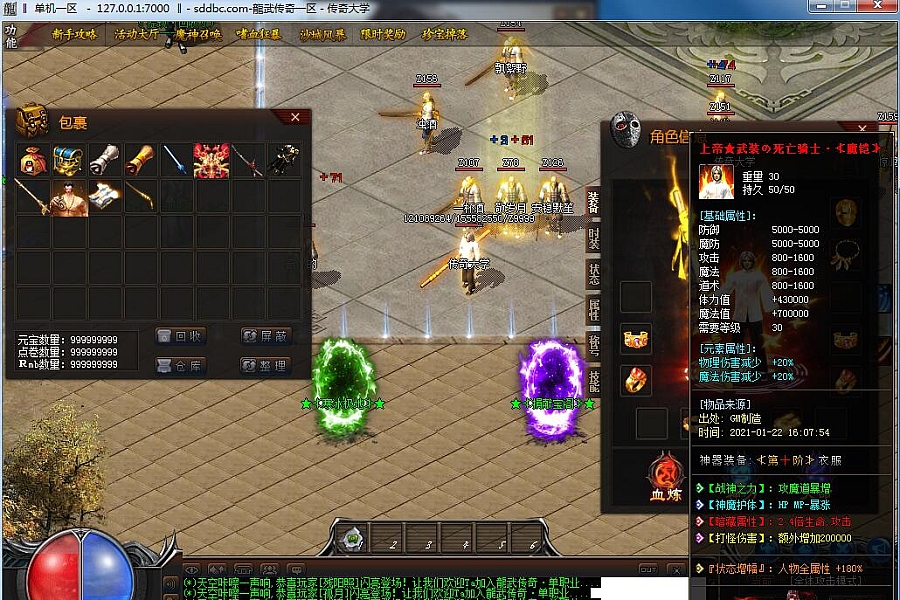This screenshot has width=900, height=600.
Task: Close the 包裹 bag window
Action: coord(295,118)
